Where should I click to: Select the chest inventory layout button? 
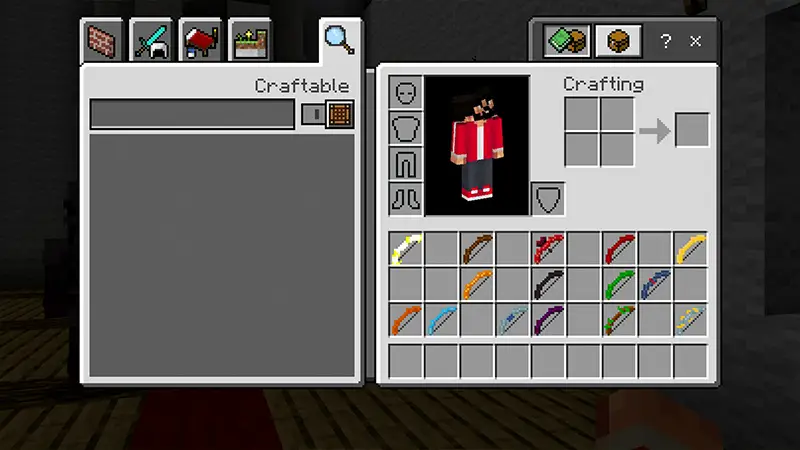617,41
